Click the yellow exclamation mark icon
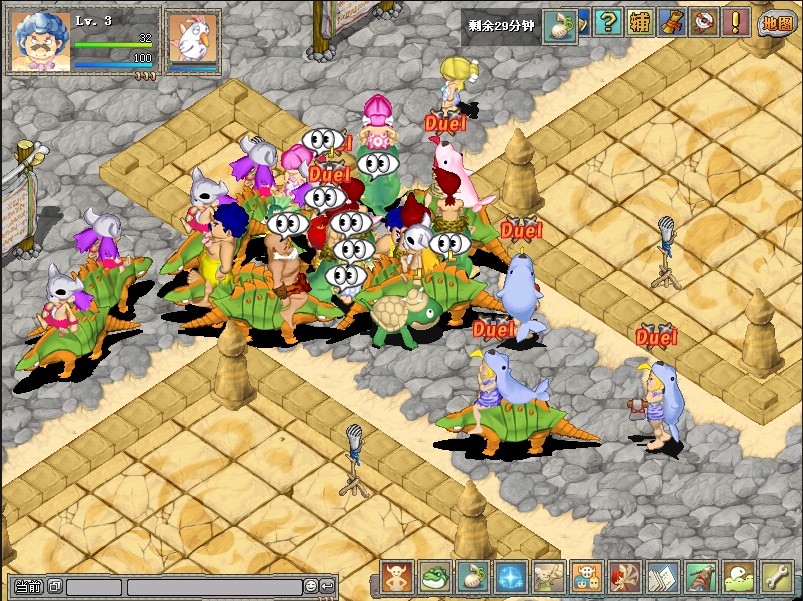Viewport: 803px width, 601px height. pos(737,22)
